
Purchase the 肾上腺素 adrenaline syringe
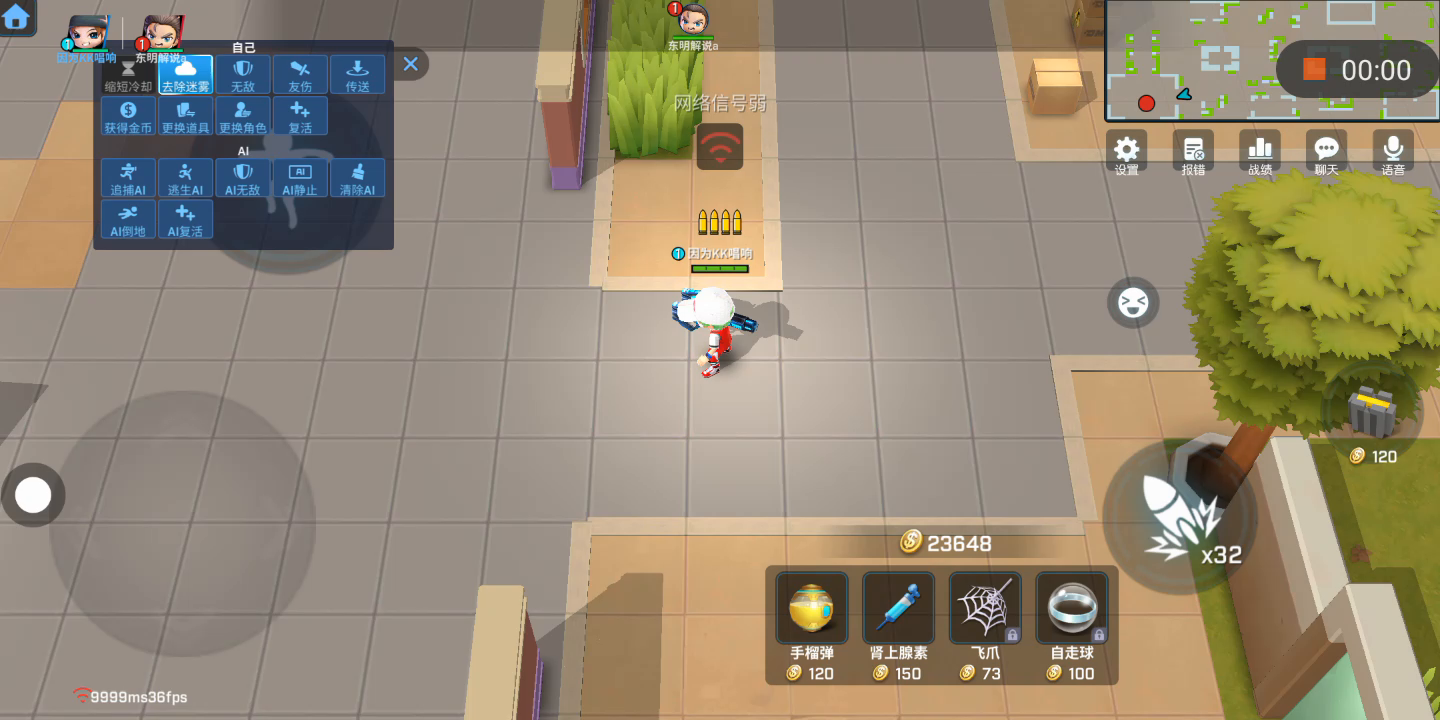click(x=898, y=627)
